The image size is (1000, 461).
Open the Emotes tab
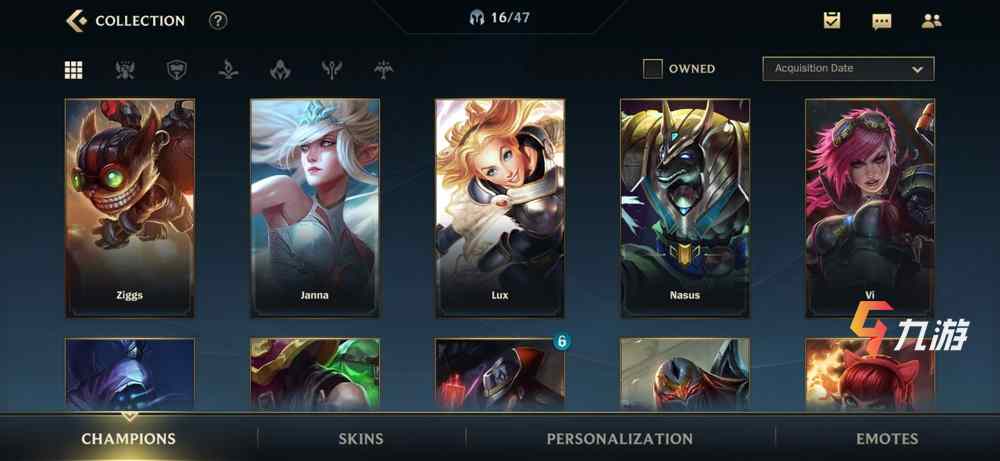887,438
